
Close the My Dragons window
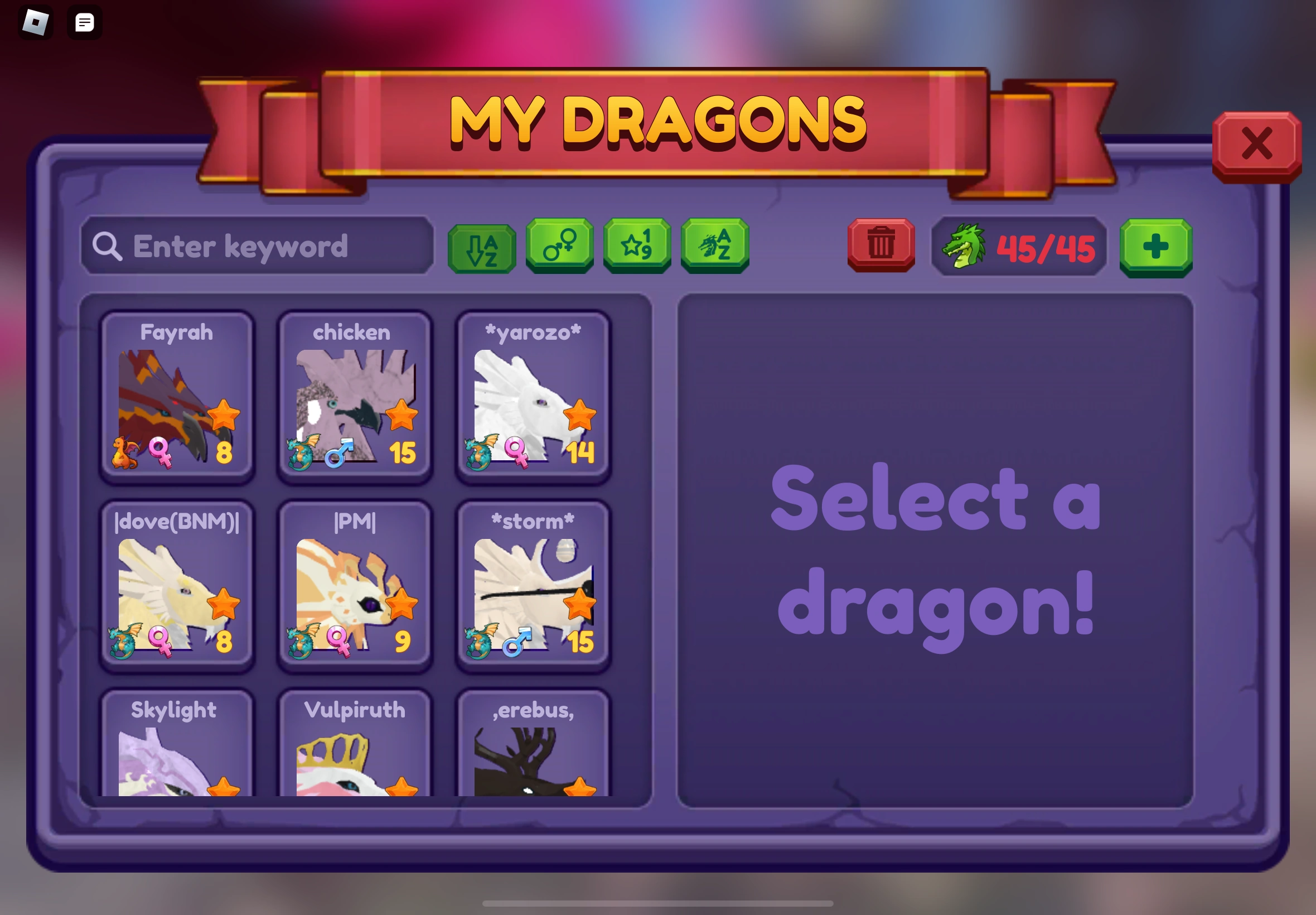click(x=1257, y=144)
